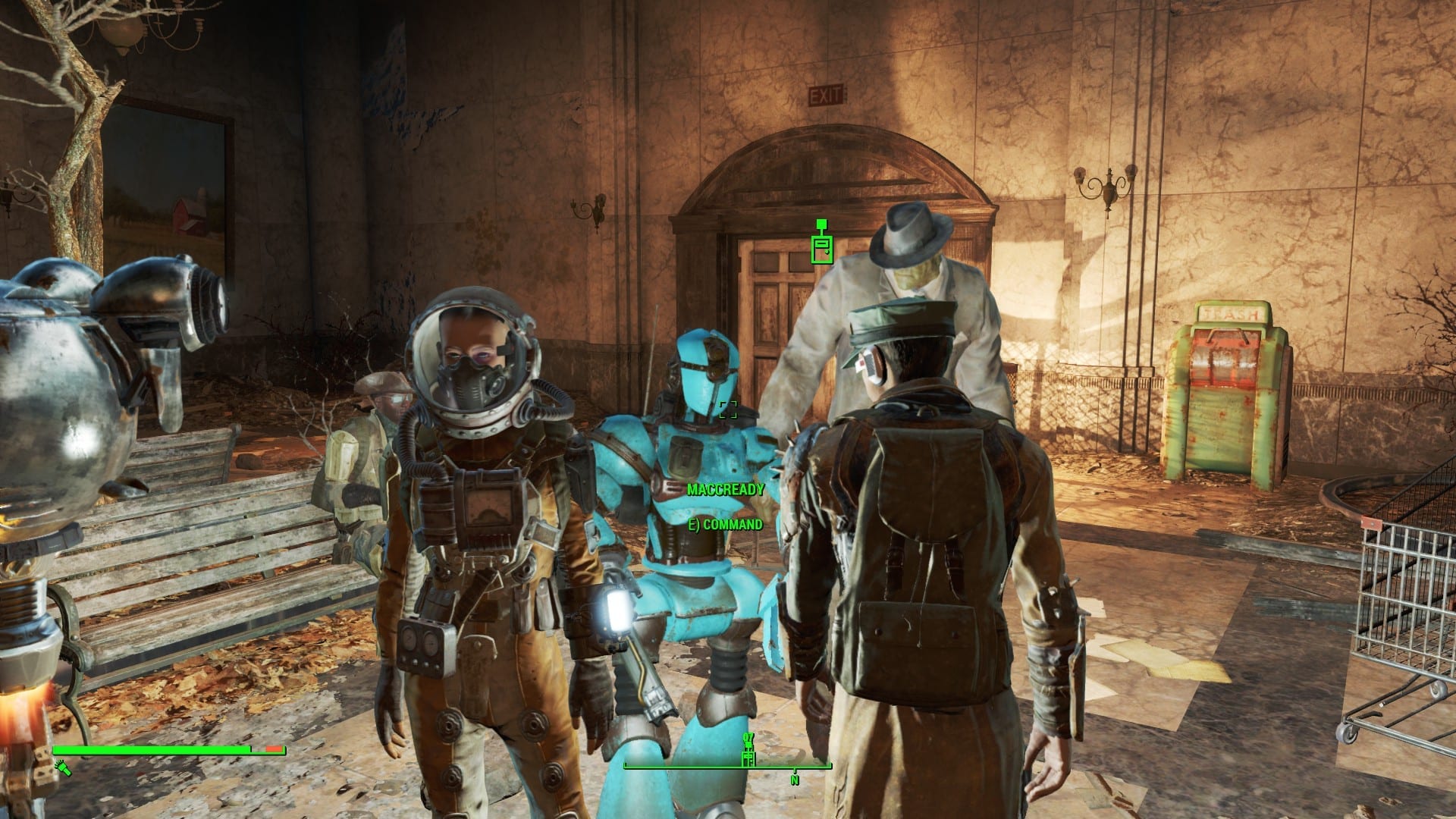This screenshot has height=819, width=1456.
Task: Click the quest marker on the compass
Action: click(748, 759)
